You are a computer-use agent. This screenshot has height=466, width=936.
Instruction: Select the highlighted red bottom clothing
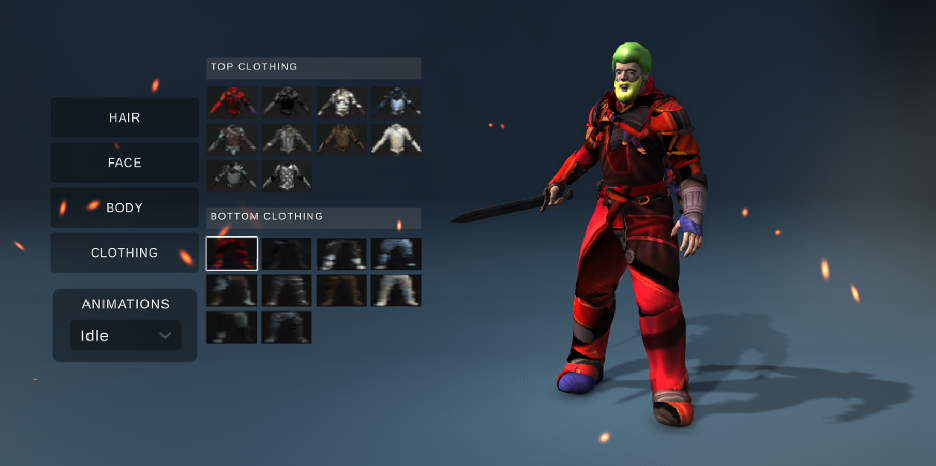point(232,254)
